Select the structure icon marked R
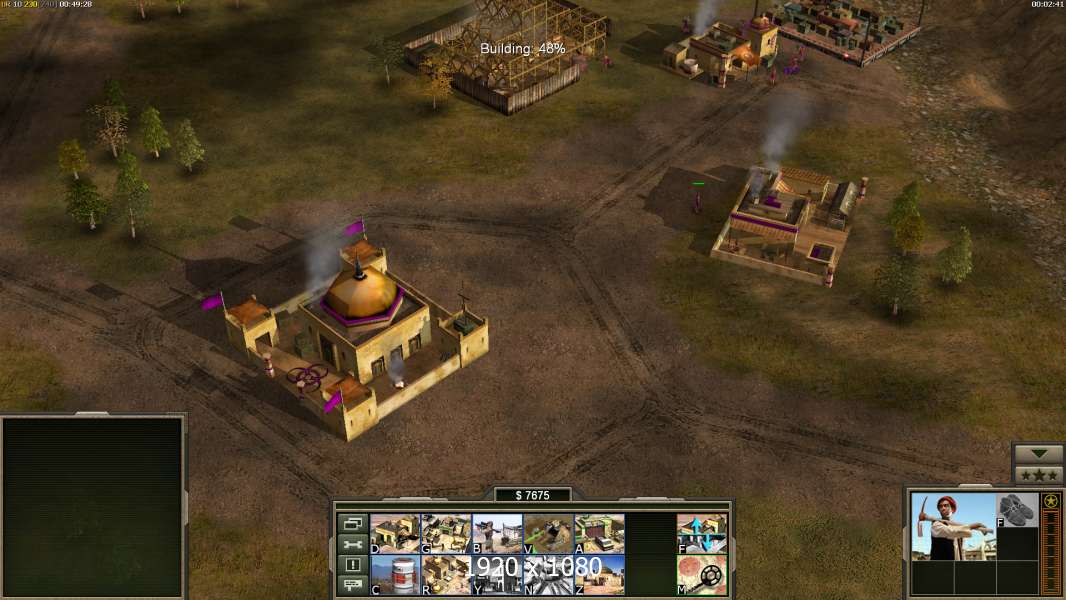Image resolution: width=1066 pixels, height=600 pixels. coord(446,574)
